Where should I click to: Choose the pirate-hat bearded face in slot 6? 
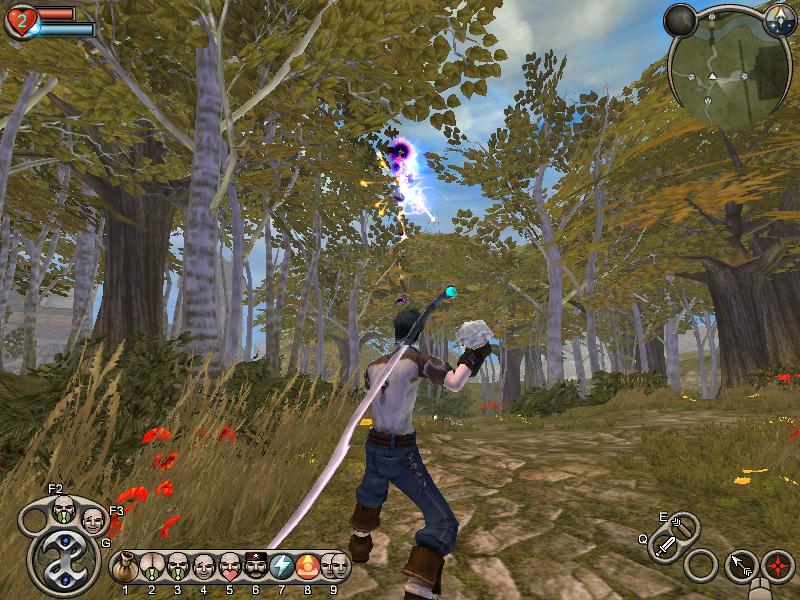click(x=256, y=567)
